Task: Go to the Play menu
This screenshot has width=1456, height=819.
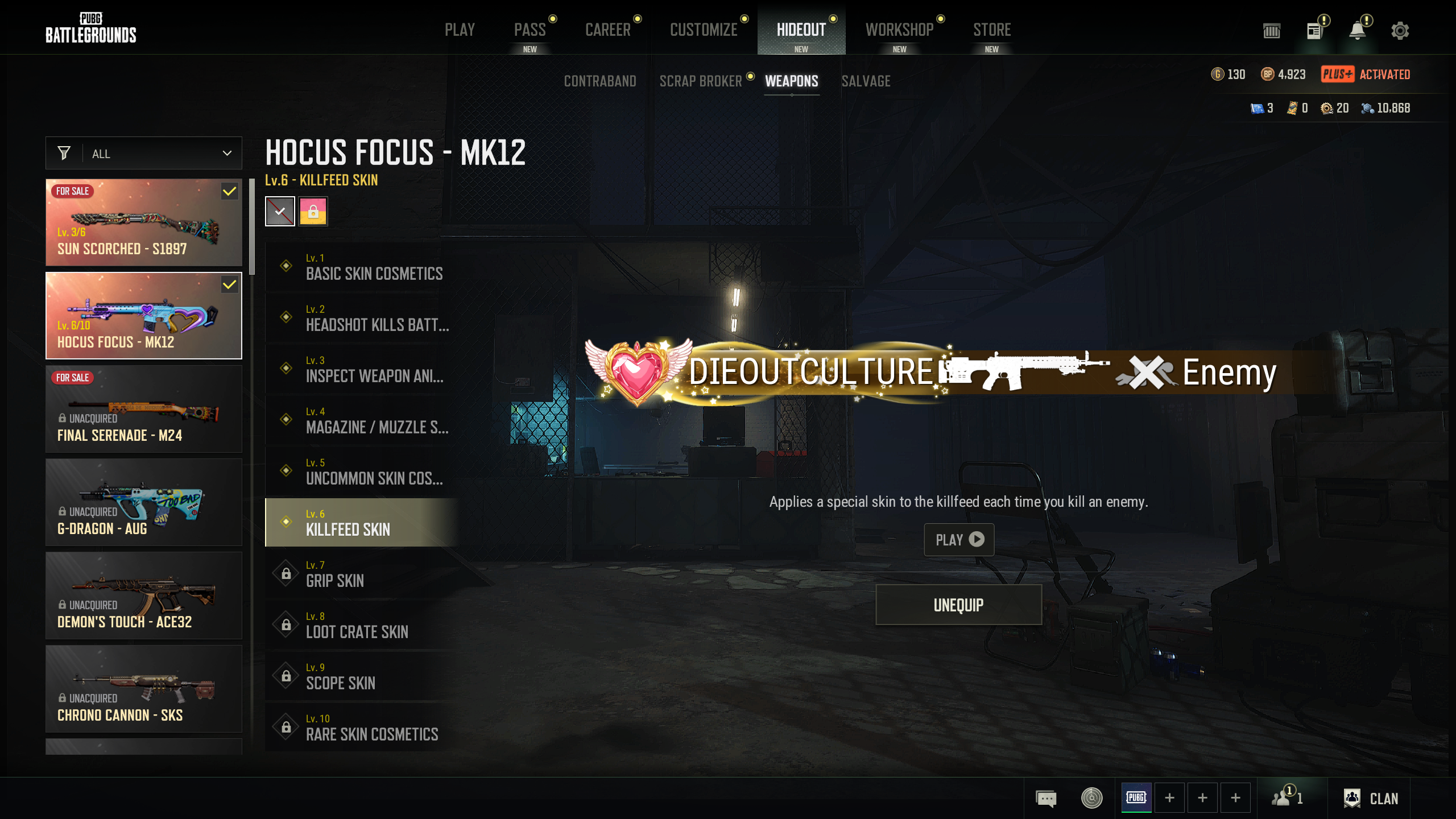Action: [x=460, y=30]
